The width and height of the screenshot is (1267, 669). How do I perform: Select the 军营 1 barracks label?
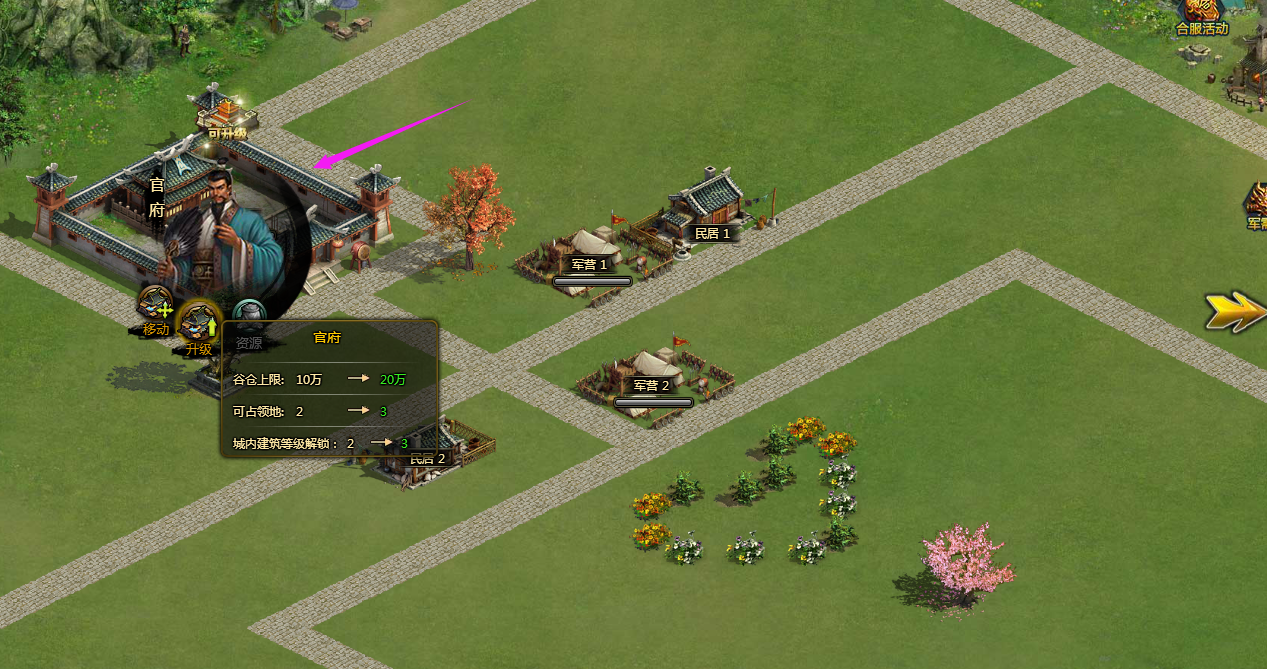590,265
